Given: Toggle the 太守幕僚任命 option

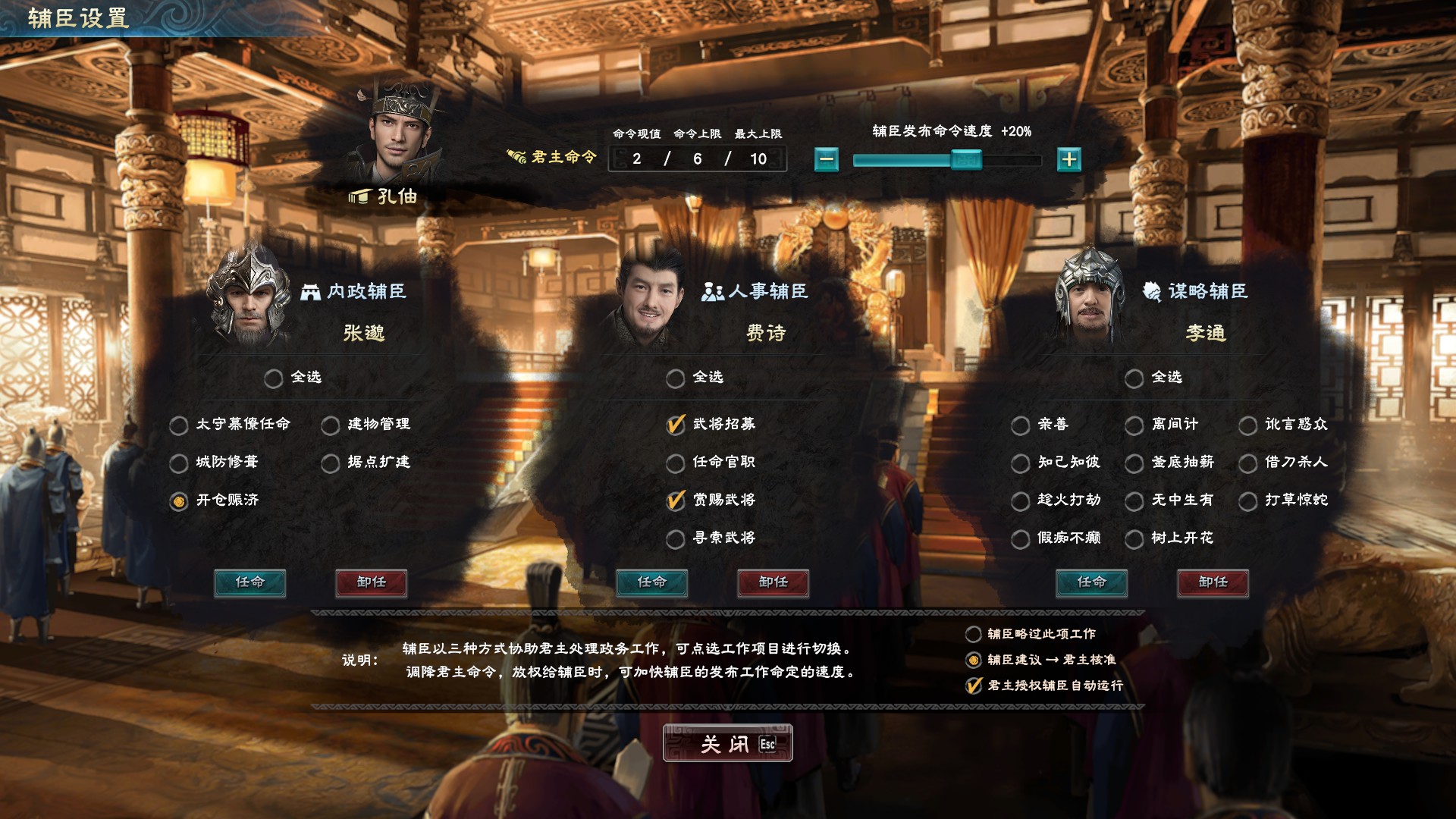Looking at the screenshot, I should click(x=179, y=425).
